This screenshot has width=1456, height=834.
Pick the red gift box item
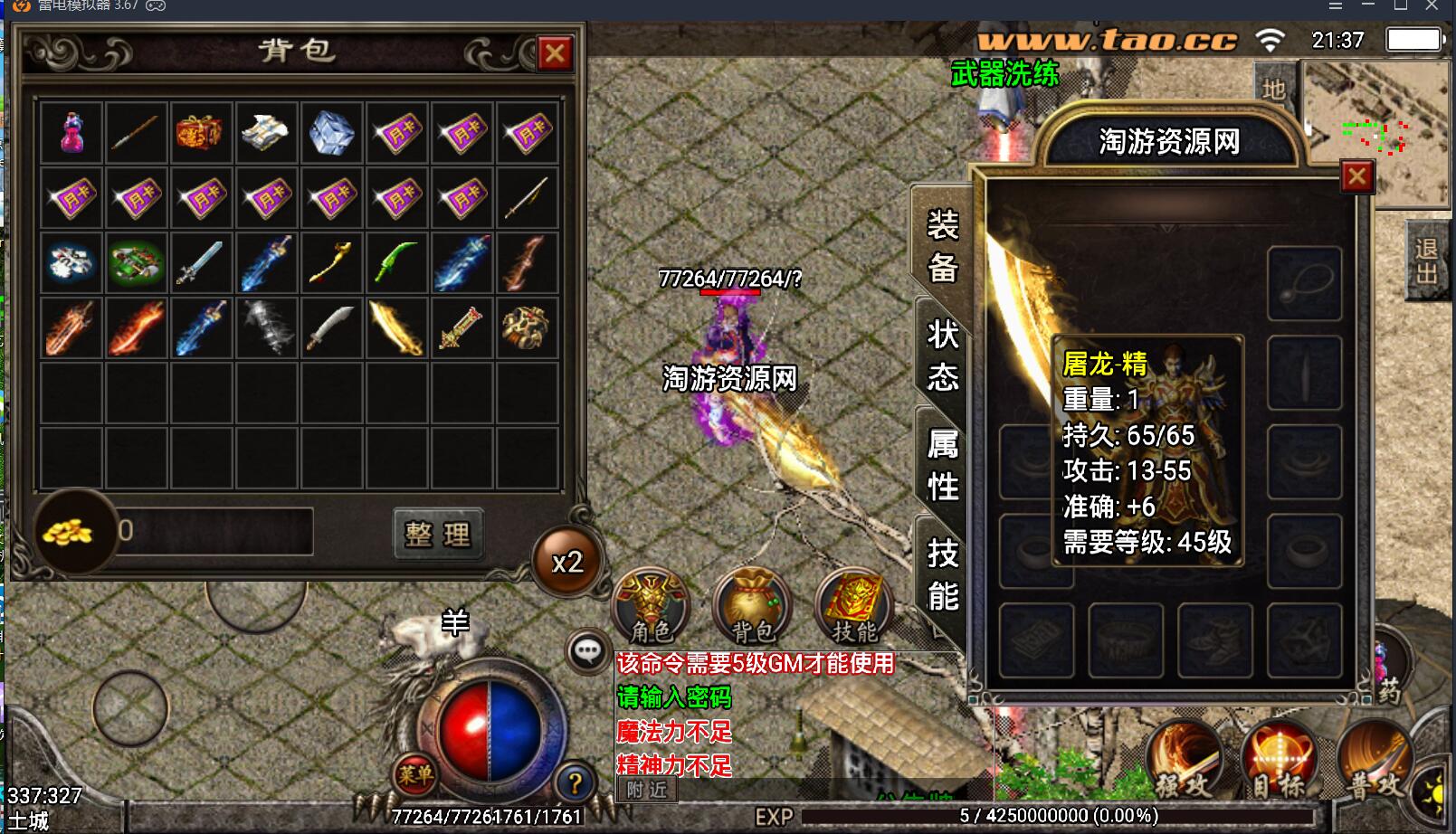201,132
